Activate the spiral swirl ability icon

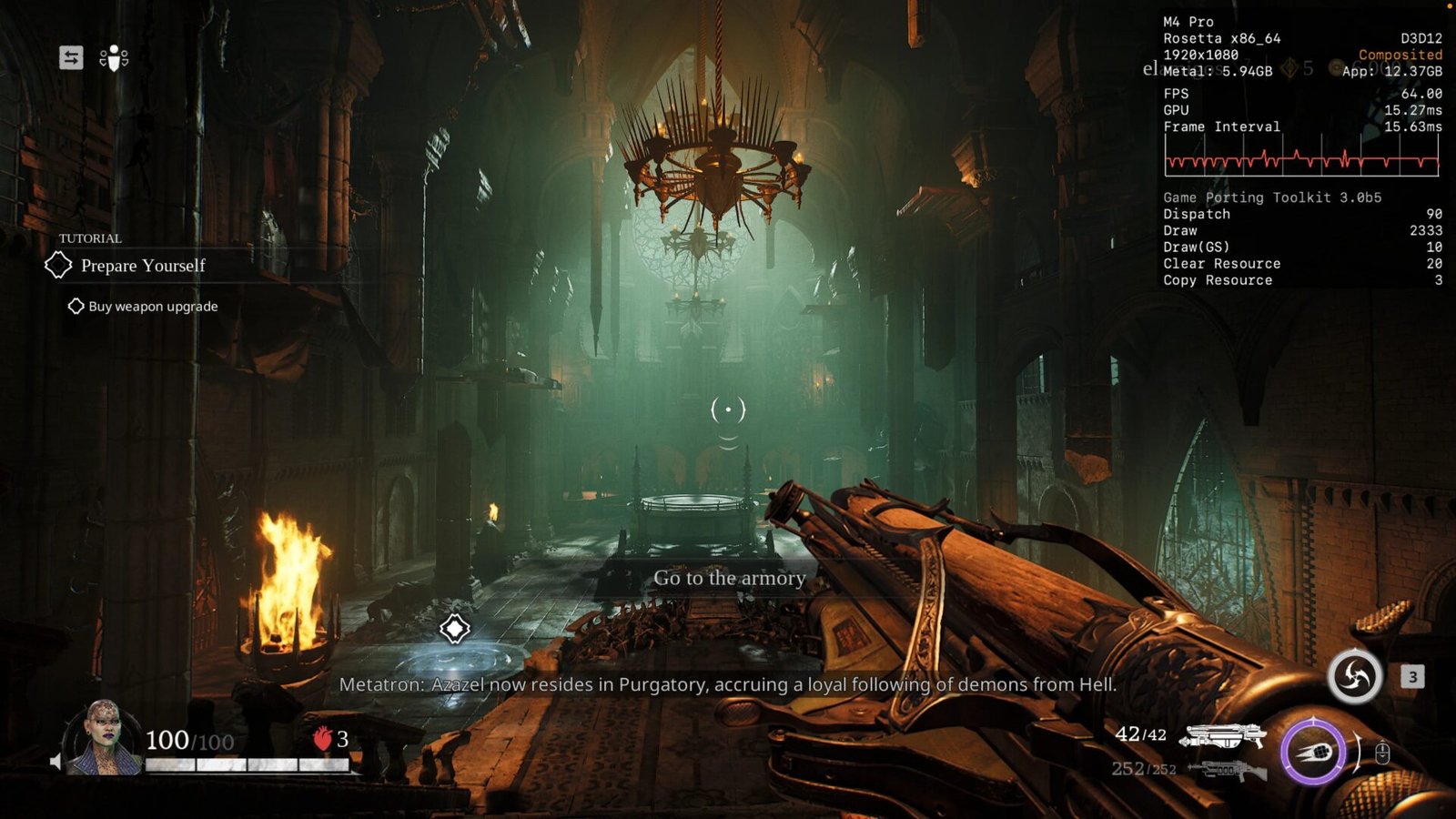pos(1354,677)
